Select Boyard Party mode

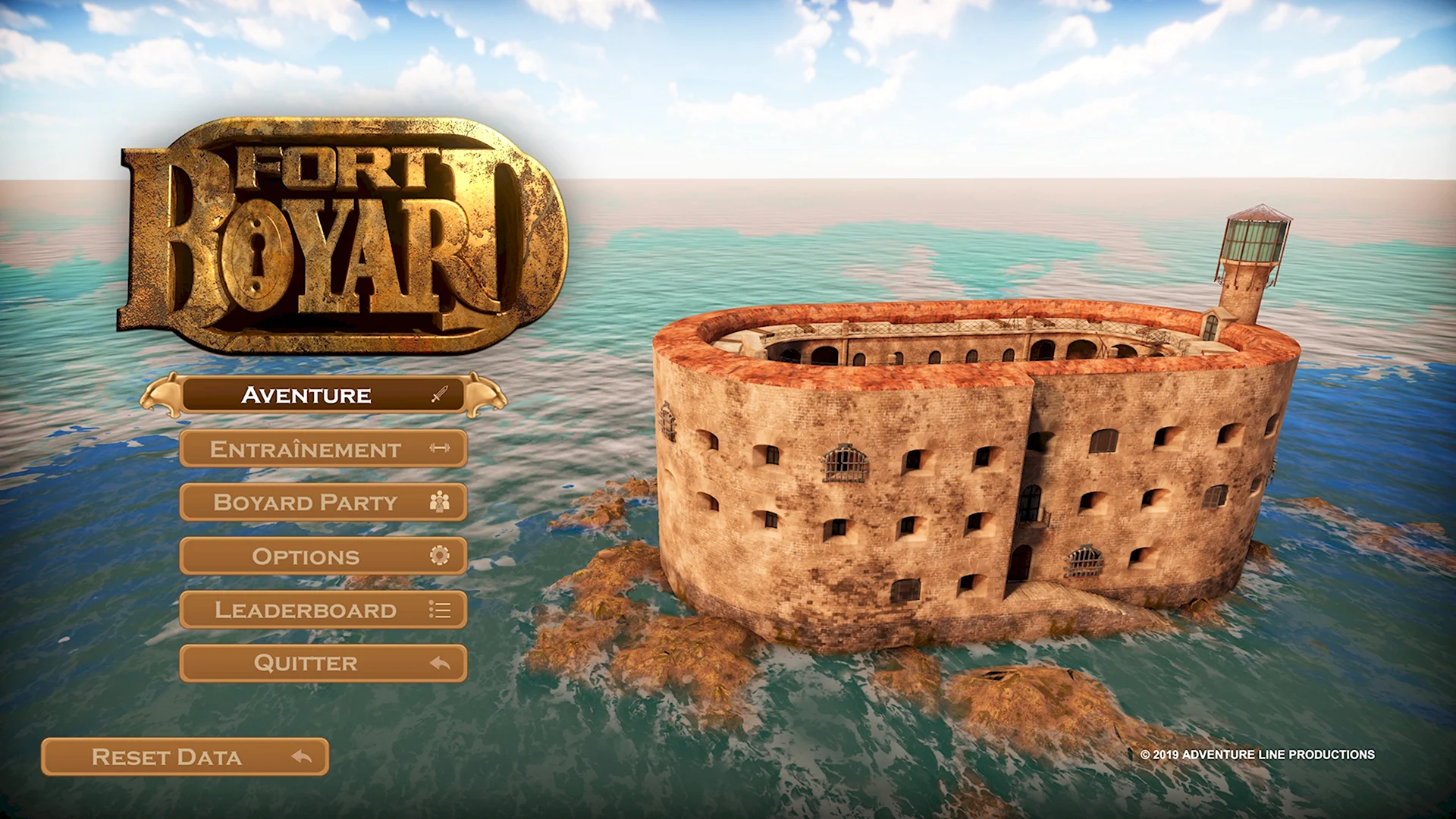pyautogui.click(x=323, y=502)
